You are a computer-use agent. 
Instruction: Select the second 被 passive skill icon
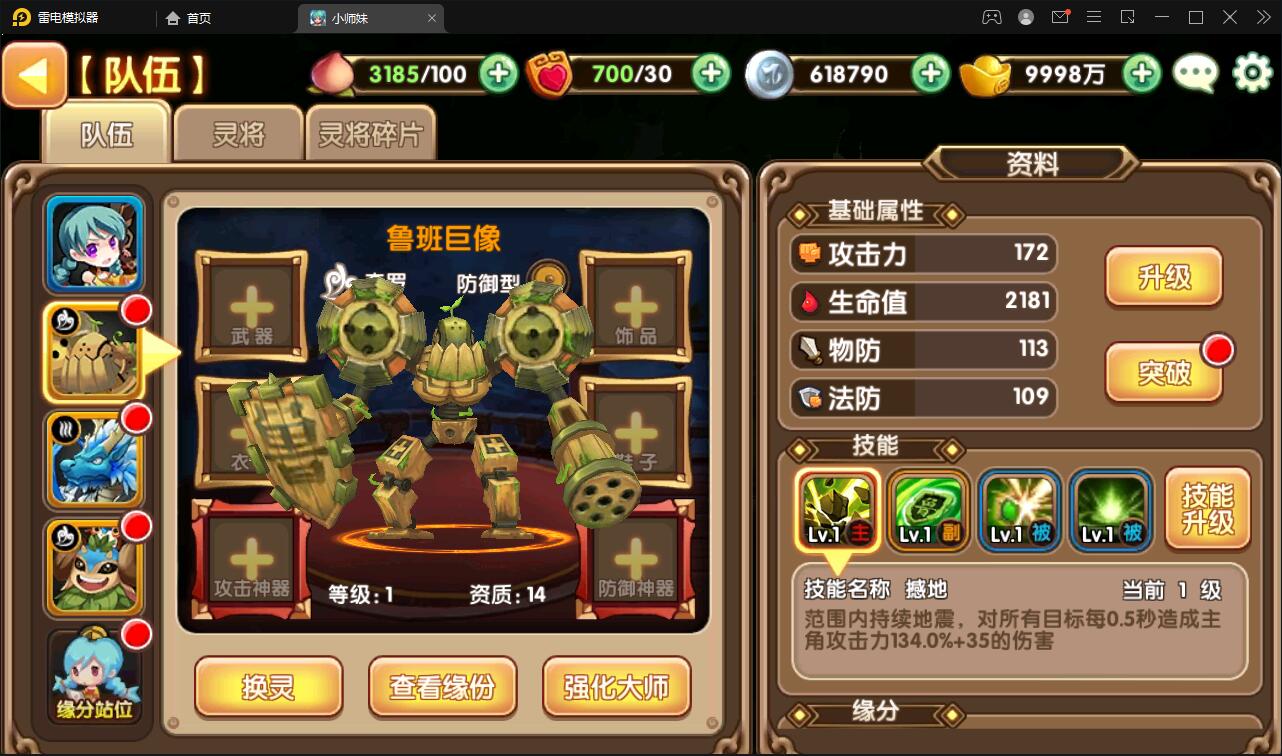1110,510
